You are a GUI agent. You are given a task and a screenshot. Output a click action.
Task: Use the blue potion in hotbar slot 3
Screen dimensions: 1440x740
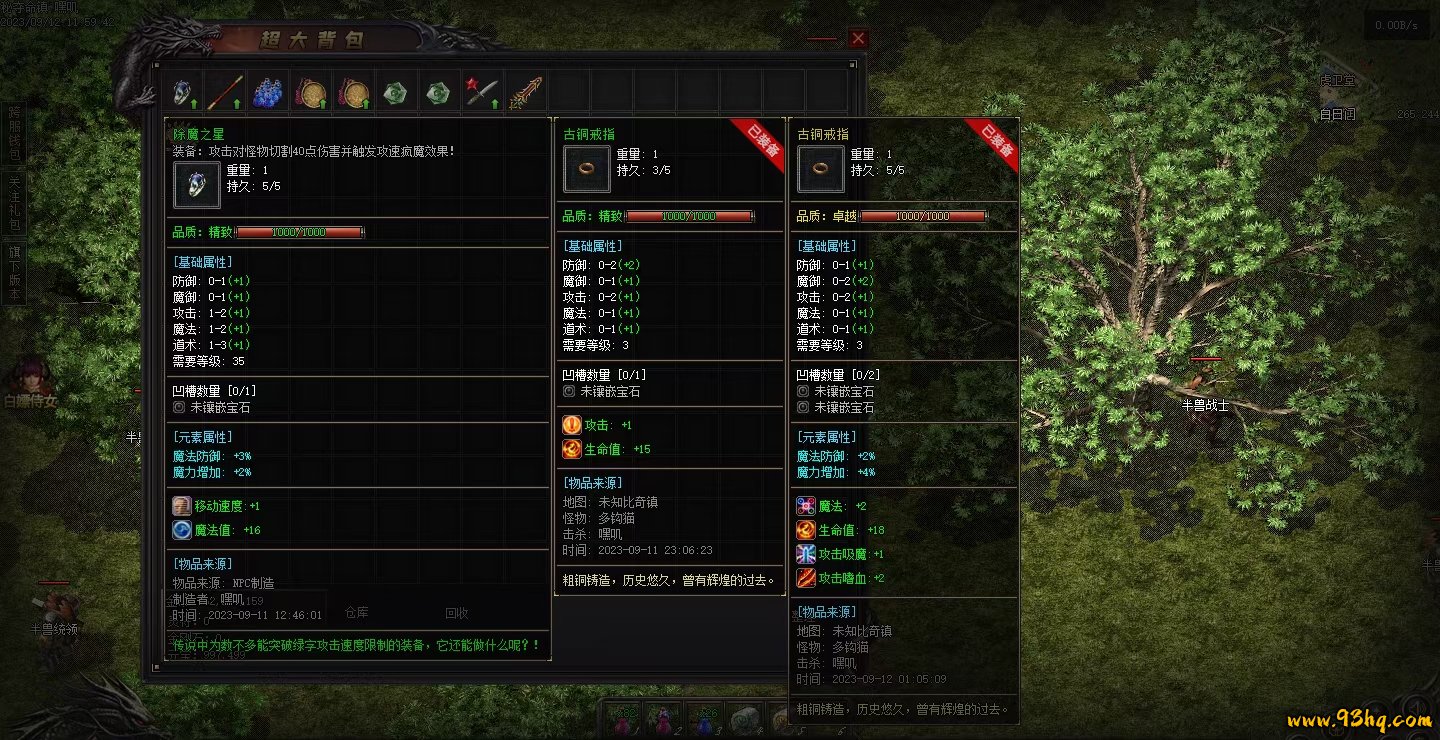(705, 718)
